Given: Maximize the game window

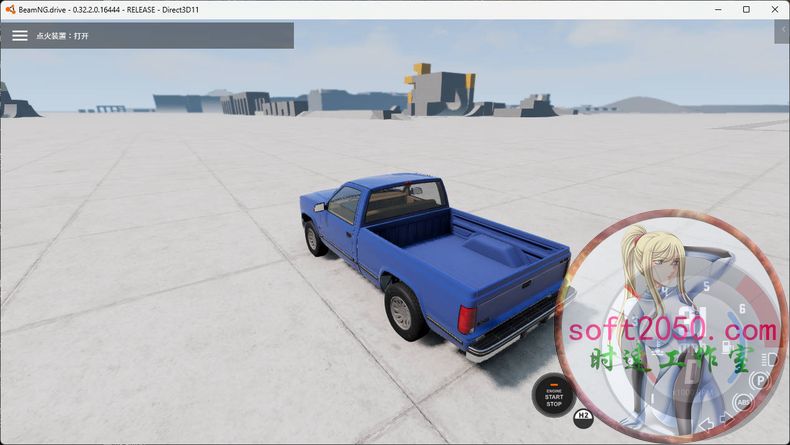Looking at the screenshot, I should (746, 9).
